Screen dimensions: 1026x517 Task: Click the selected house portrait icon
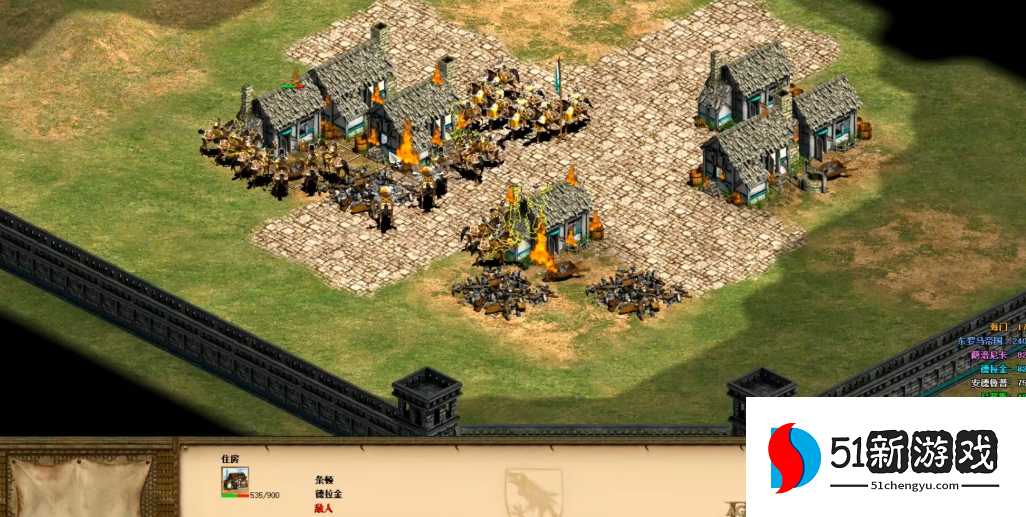(235, 479)
